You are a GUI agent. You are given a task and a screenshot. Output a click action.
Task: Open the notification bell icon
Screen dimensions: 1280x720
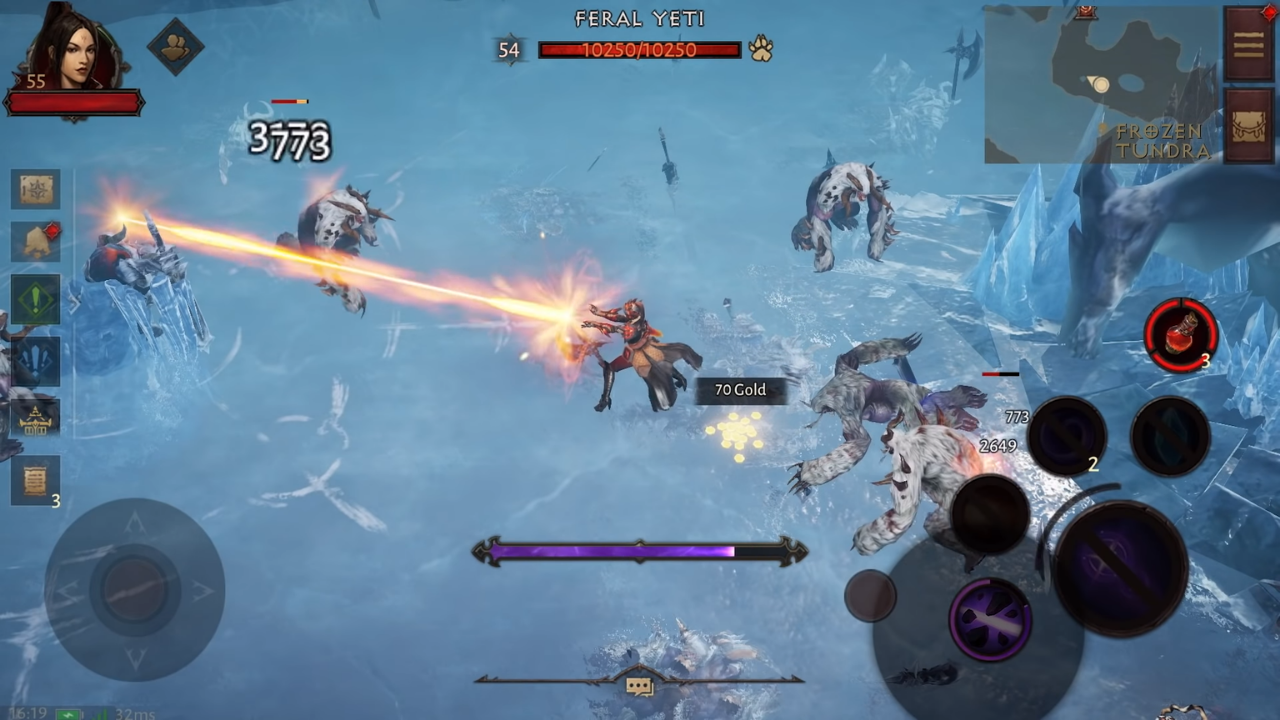point(36,241)
